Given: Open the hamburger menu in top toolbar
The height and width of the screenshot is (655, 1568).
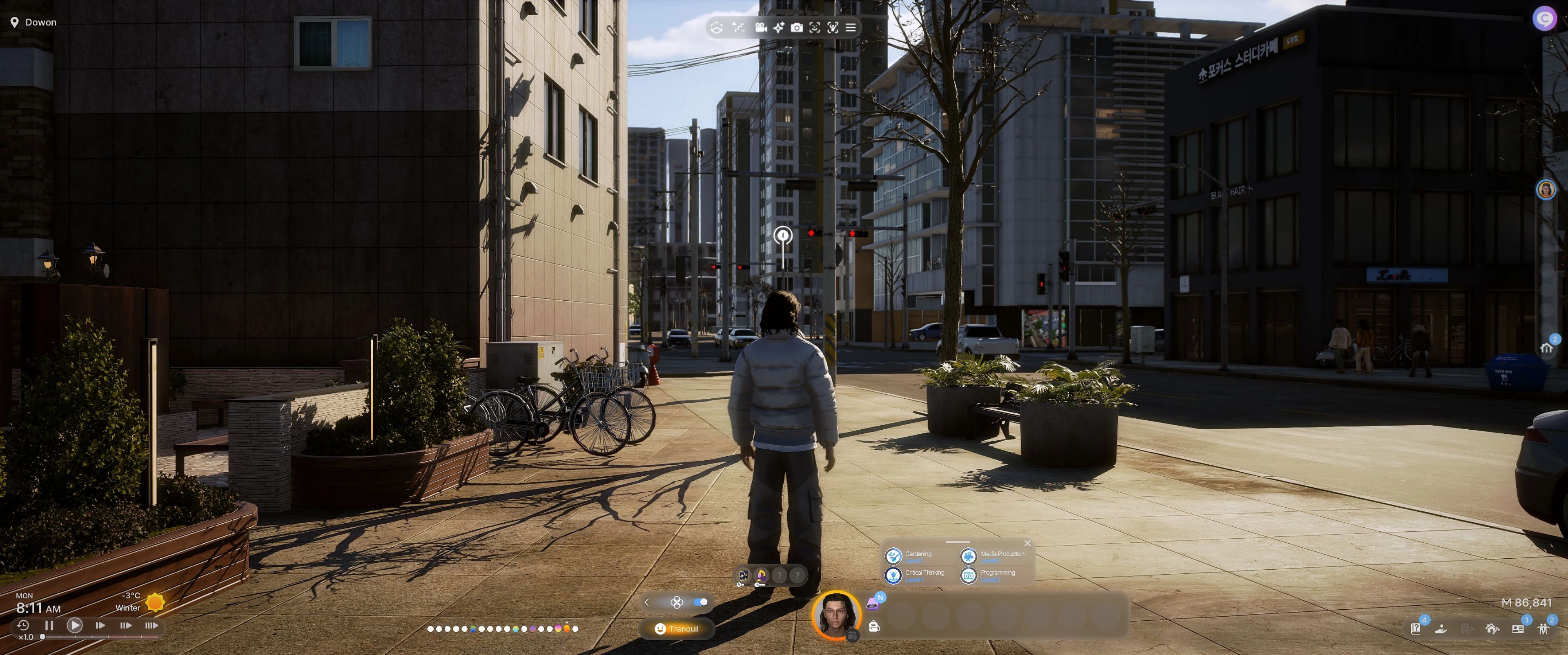Looking at the screenshot, I should tap(851, 27).
